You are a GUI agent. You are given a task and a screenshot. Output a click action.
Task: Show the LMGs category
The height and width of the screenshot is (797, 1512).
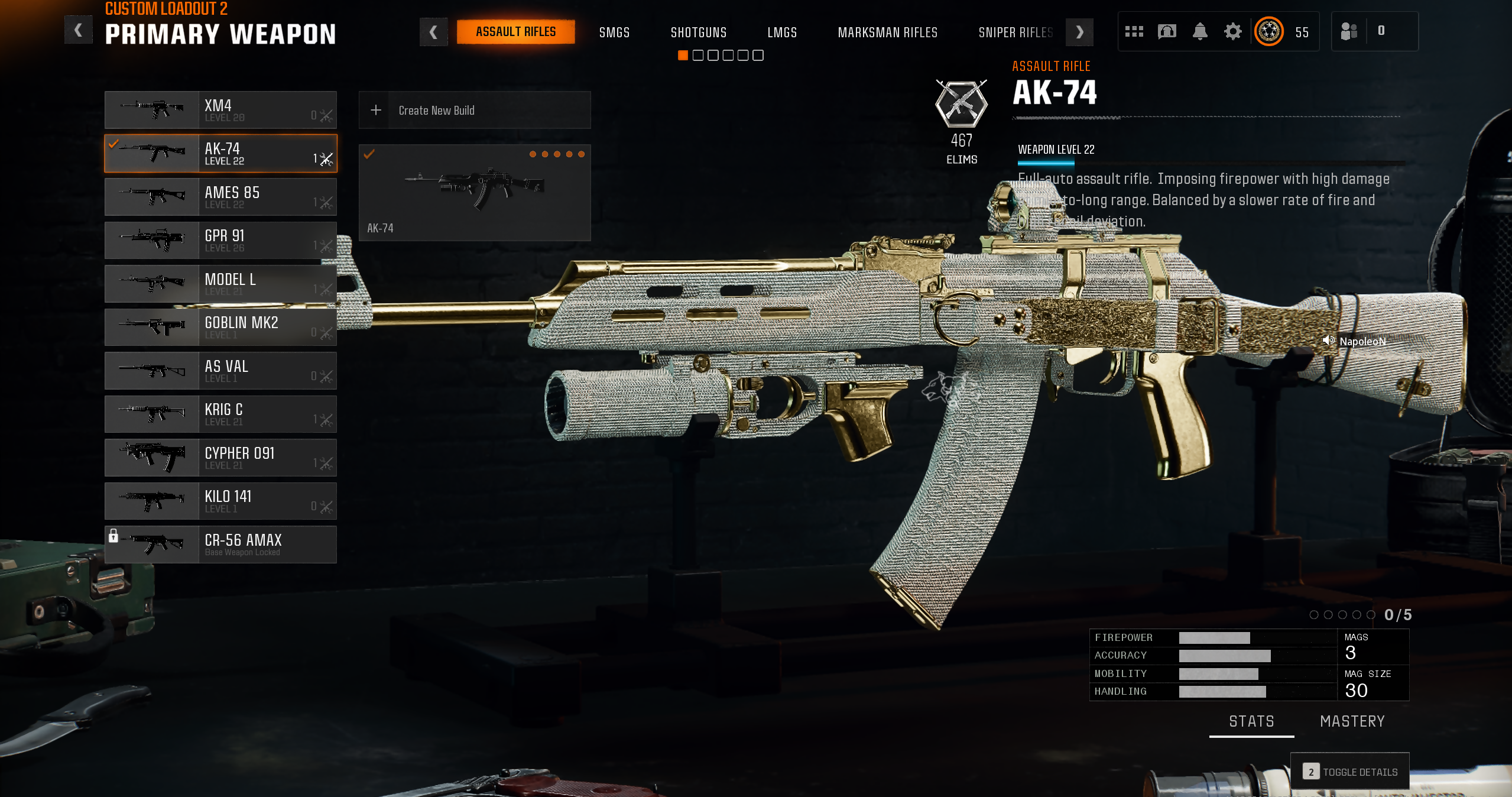click(782, 33)
